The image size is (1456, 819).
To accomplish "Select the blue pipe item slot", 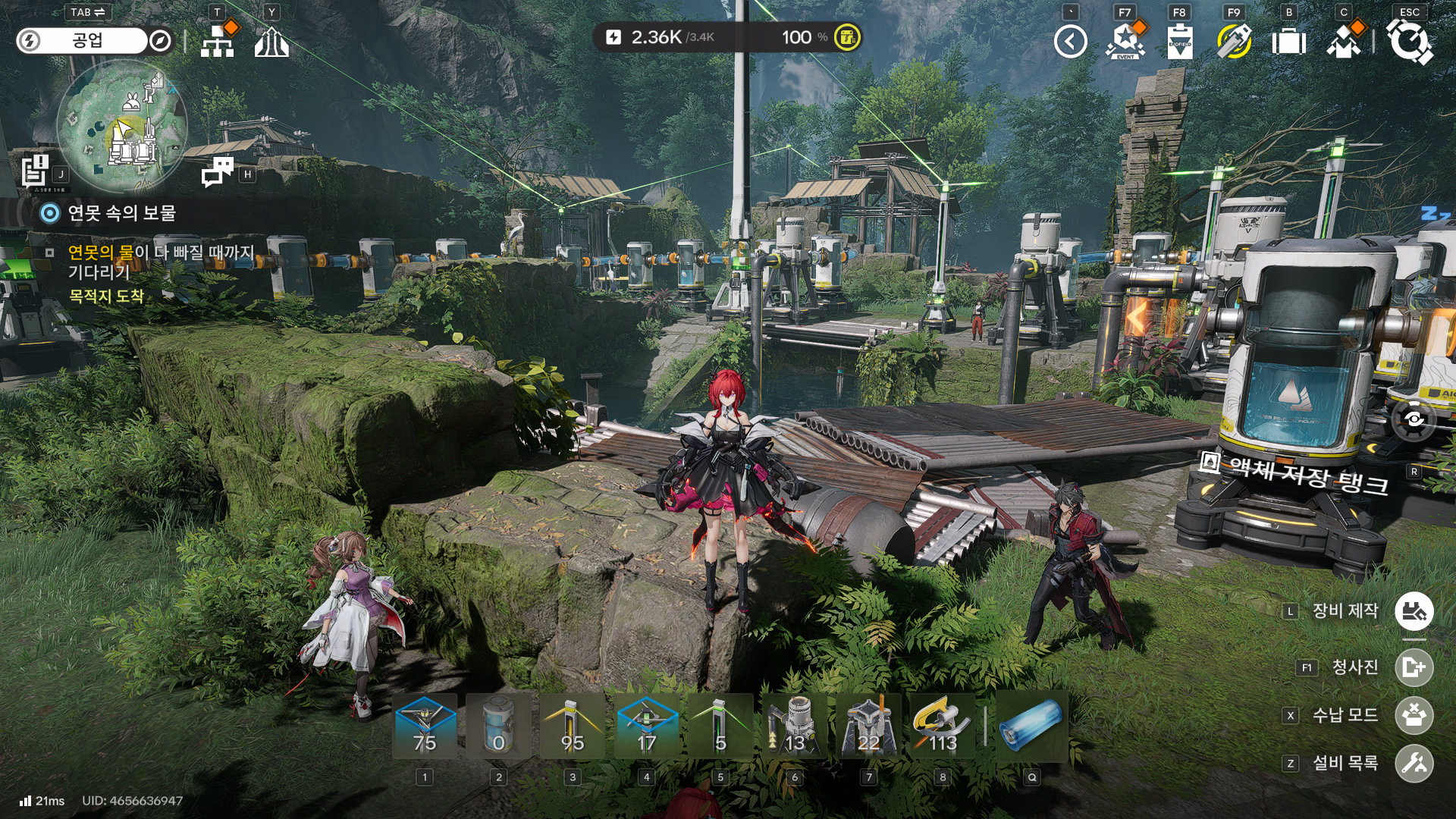I will click(x=1031, y=726).
